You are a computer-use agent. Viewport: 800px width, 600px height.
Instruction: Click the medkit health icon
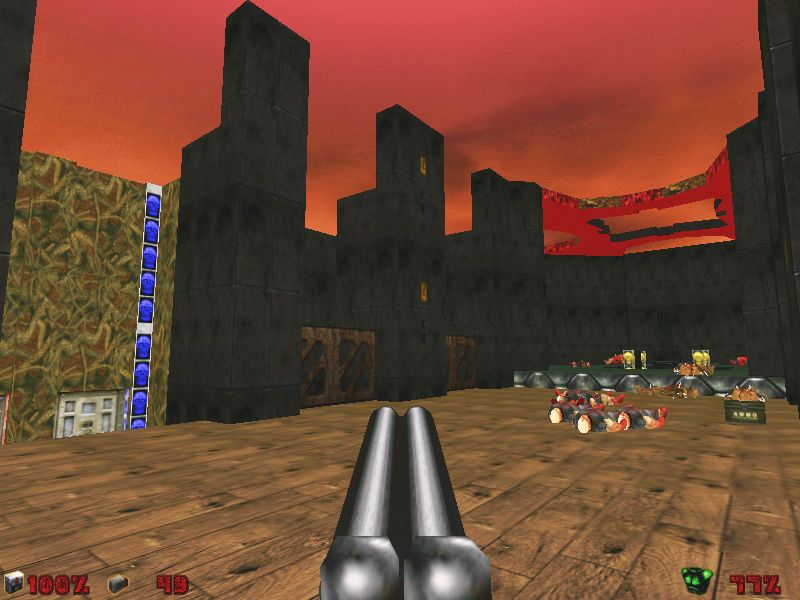pyautogui.click(x=13, y=582)
